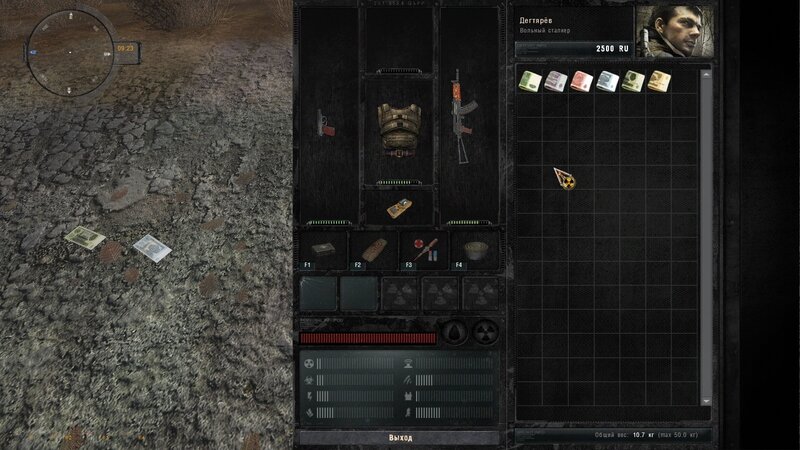Screen dimensions: 800x450
Task: Pick the F4 quick slot bowl item
Action: [x=472, y=249]
